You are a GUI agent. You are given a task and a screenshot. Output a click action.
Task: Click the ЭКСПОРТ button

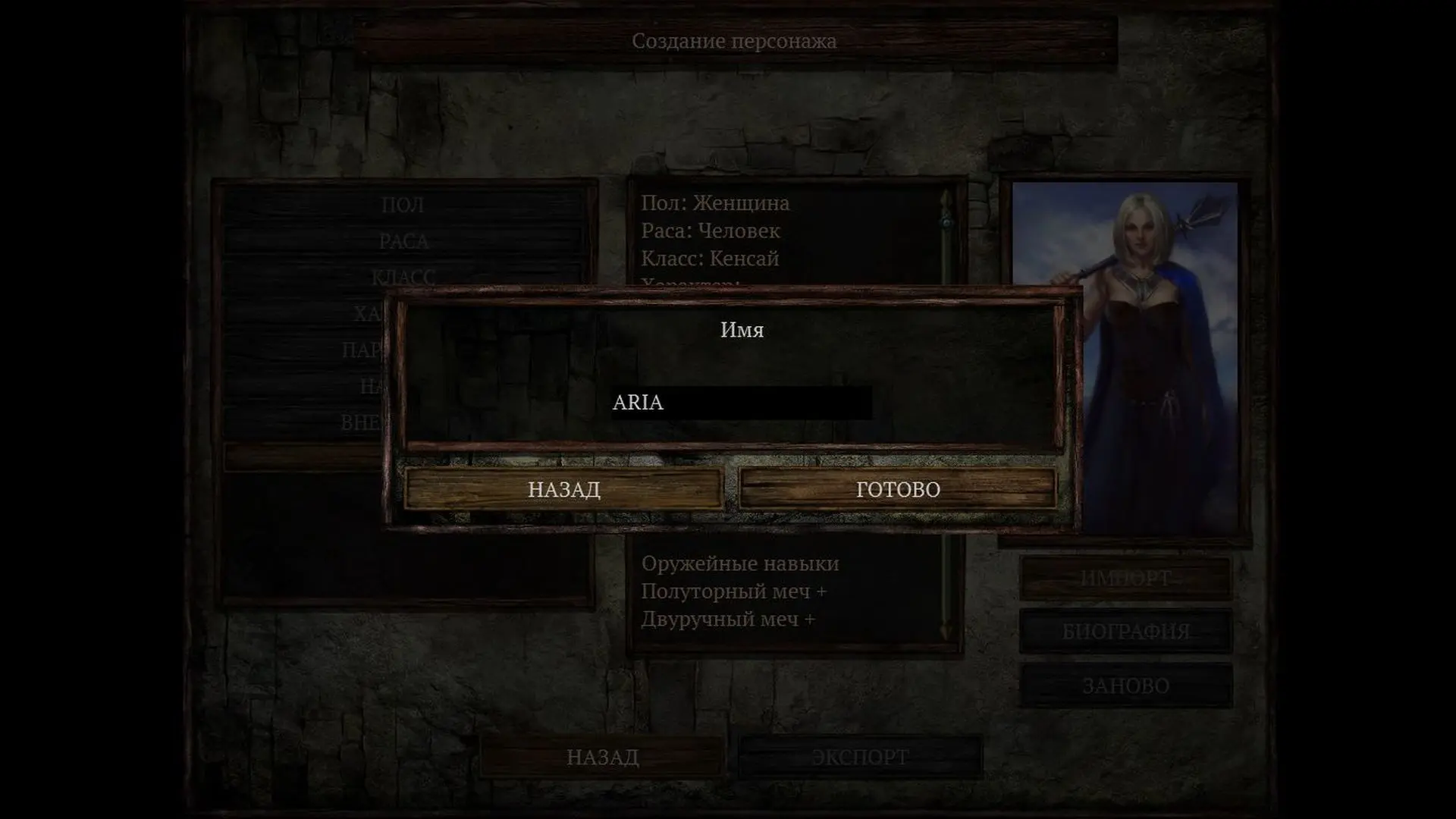pos(860,757)
